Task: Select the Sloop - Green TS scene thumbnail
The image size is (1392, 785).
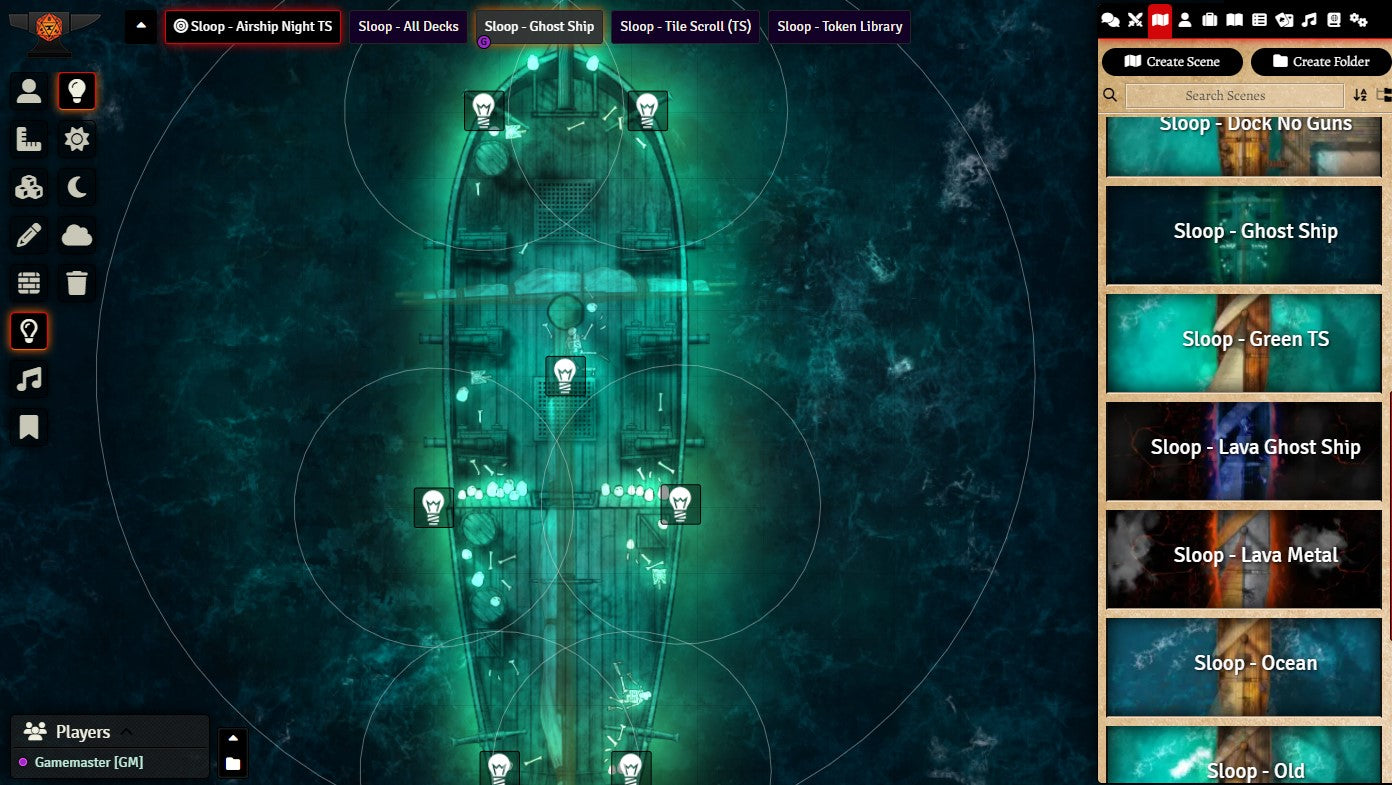Action: point(1255,339)
